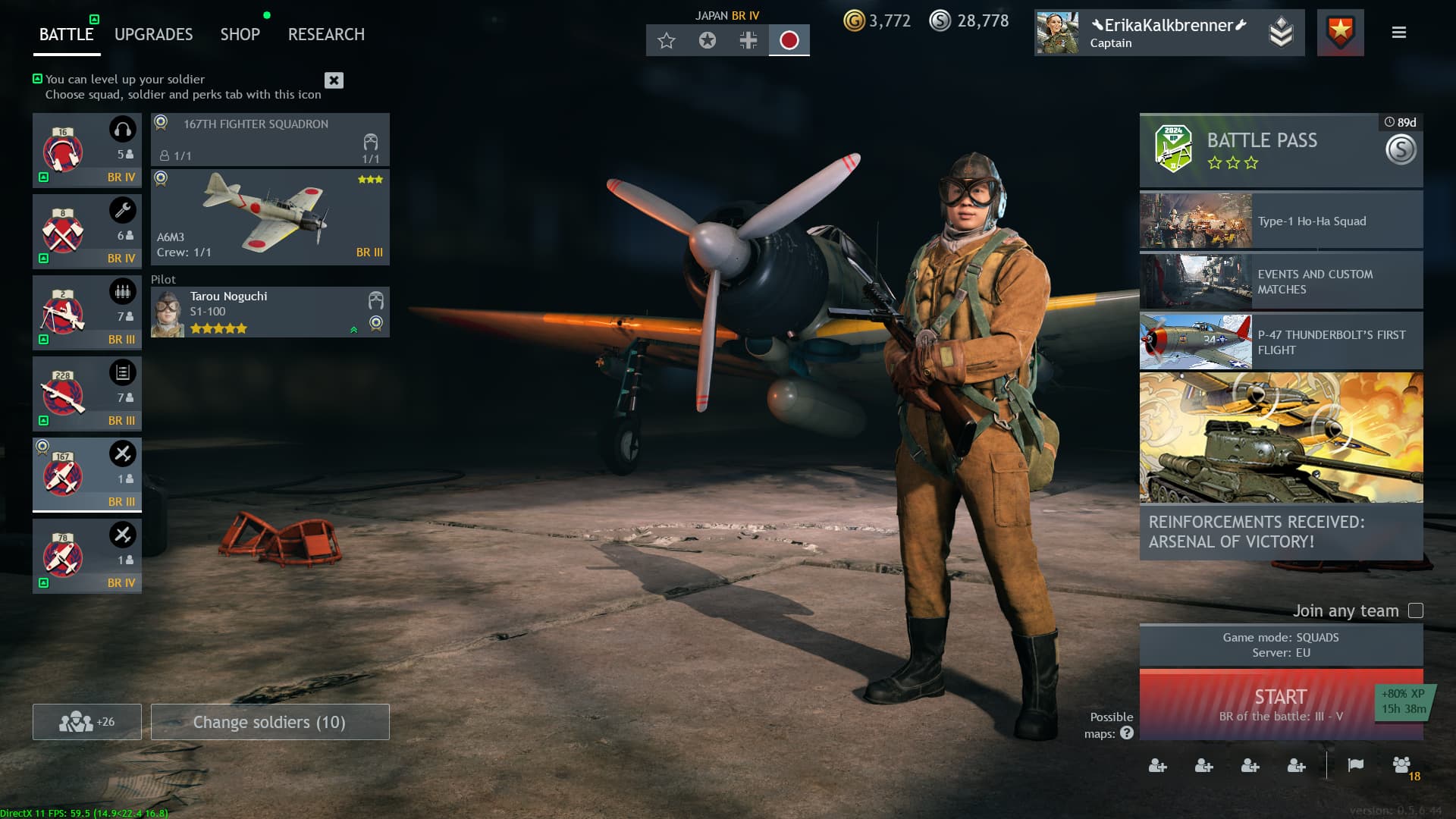Open the Change soldiers menu
1456x819 pixels.
[270, 722]
